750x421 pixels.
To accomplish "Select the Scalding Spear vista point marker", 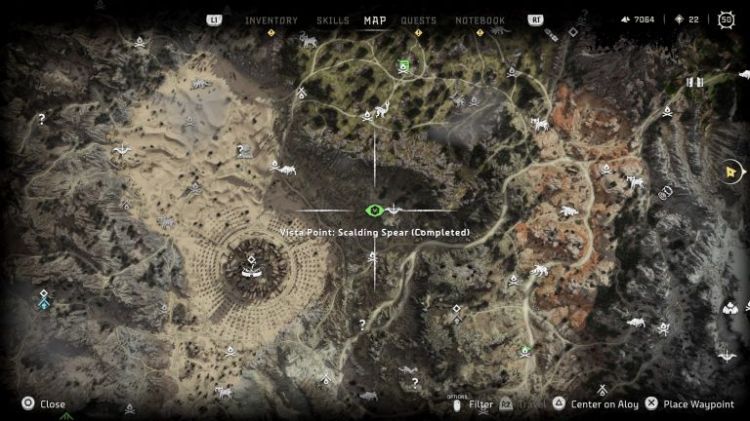I will click(375, 210).
